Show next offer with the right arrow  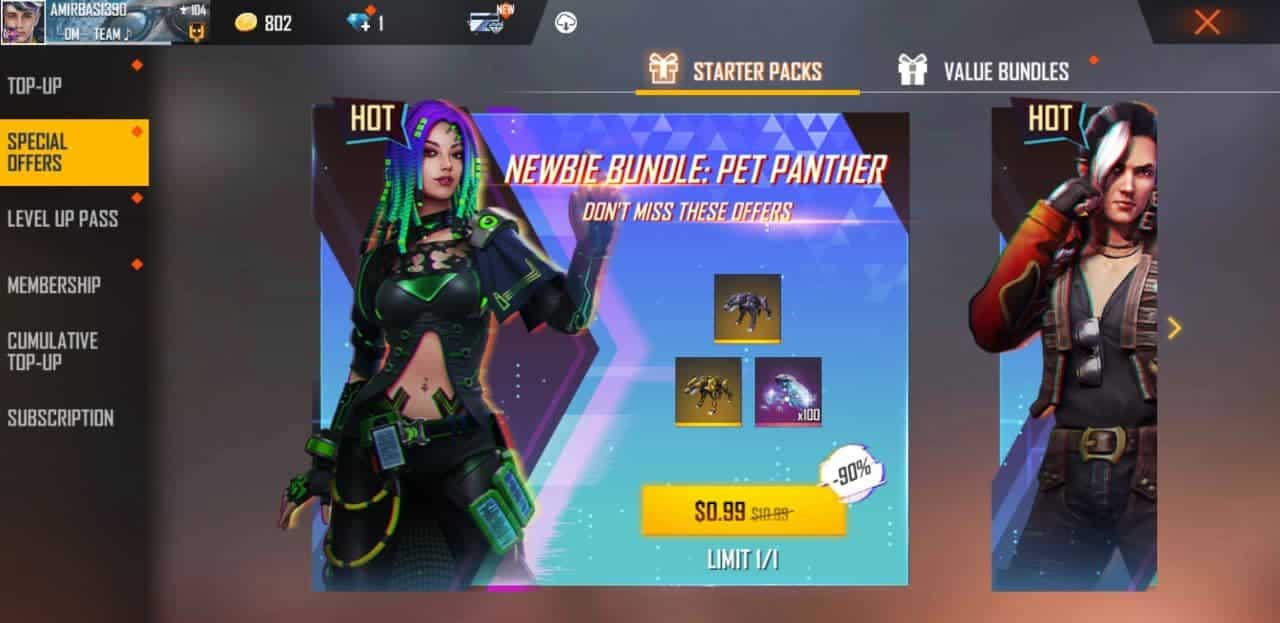tap(1174, 328)
